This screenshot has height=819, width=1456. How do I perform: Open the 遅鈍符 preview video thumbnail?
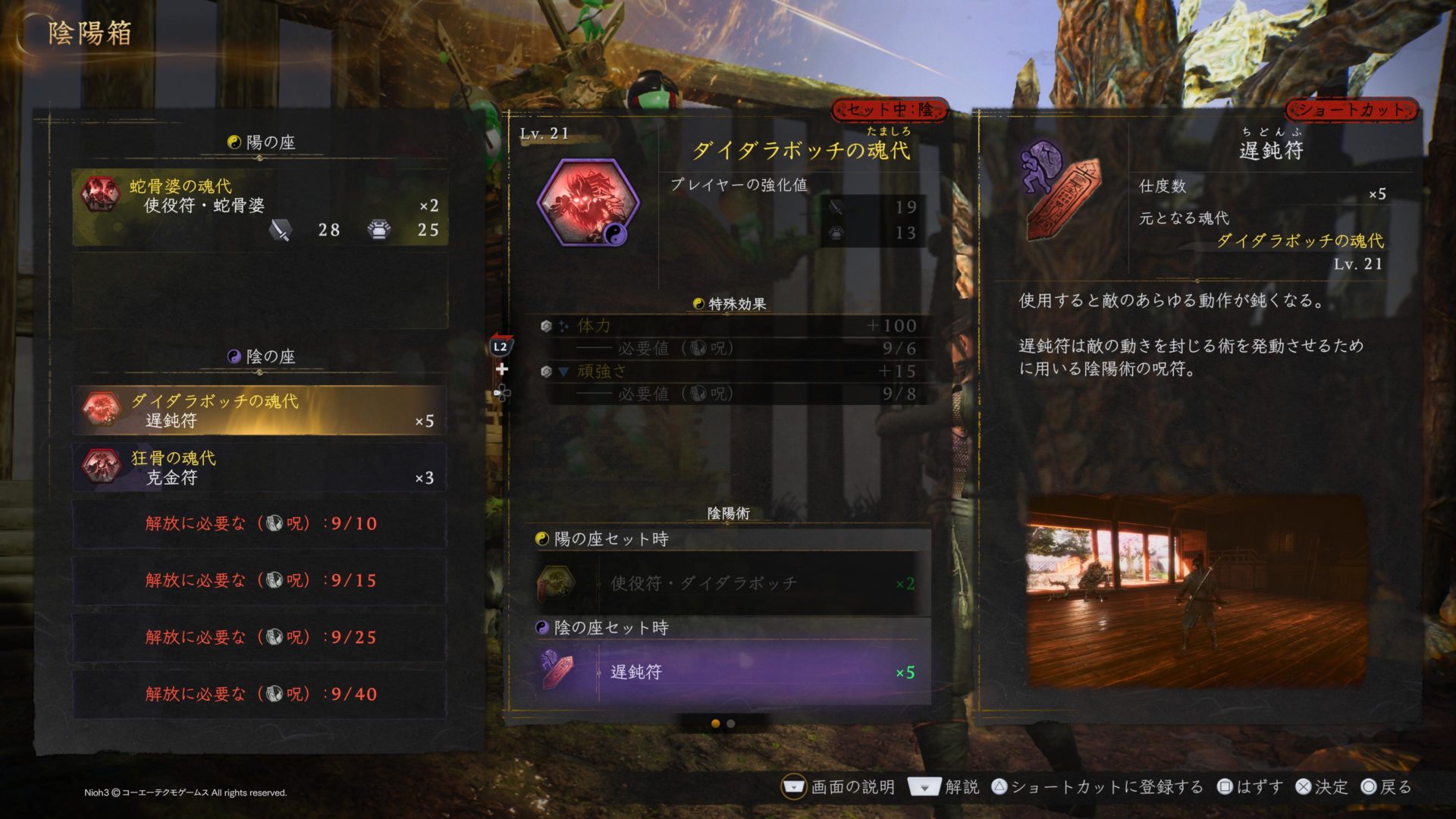pos(1196,591)
